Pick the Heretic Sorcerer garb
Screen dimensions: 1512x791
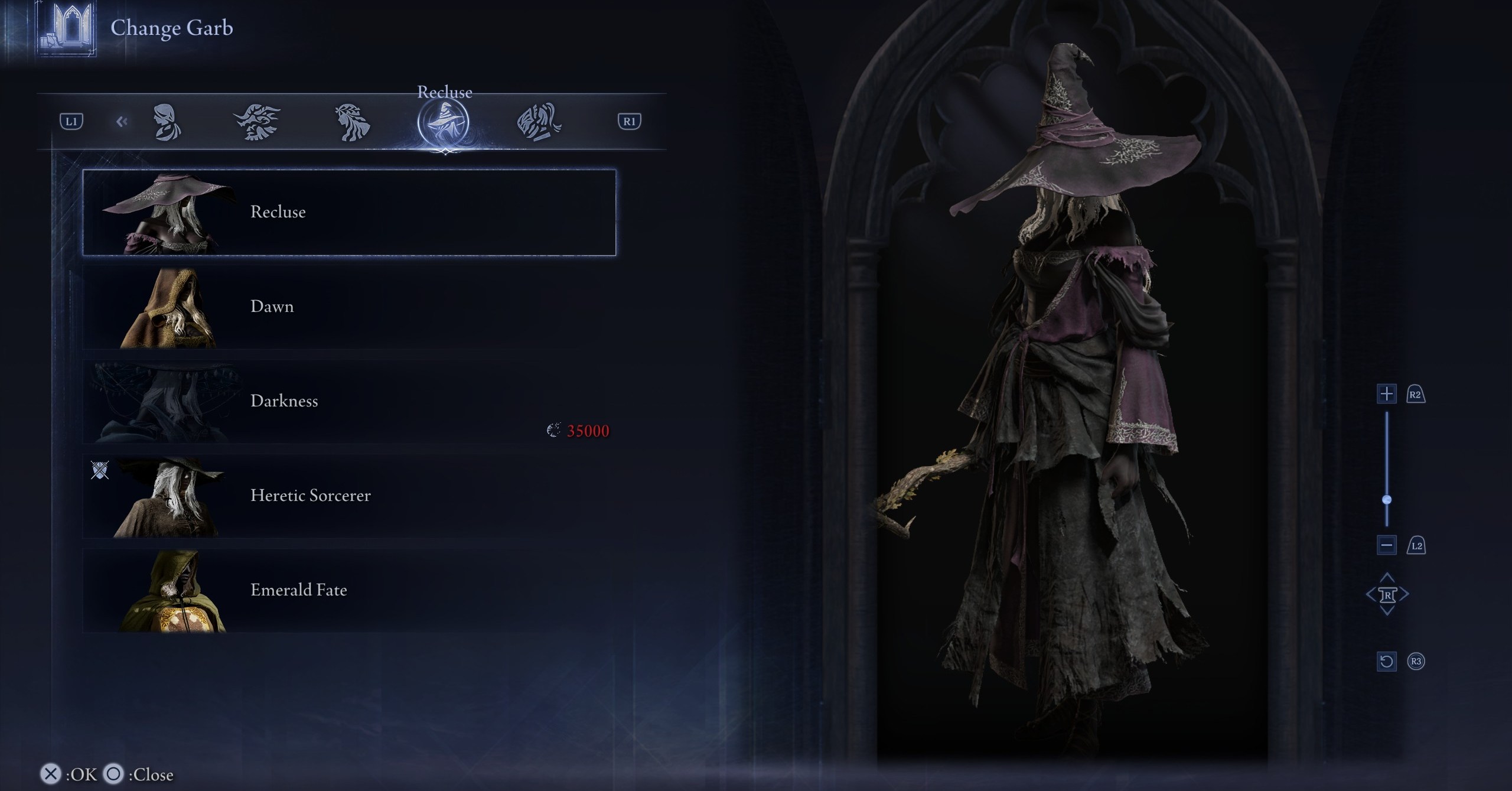tap(348, 496)
